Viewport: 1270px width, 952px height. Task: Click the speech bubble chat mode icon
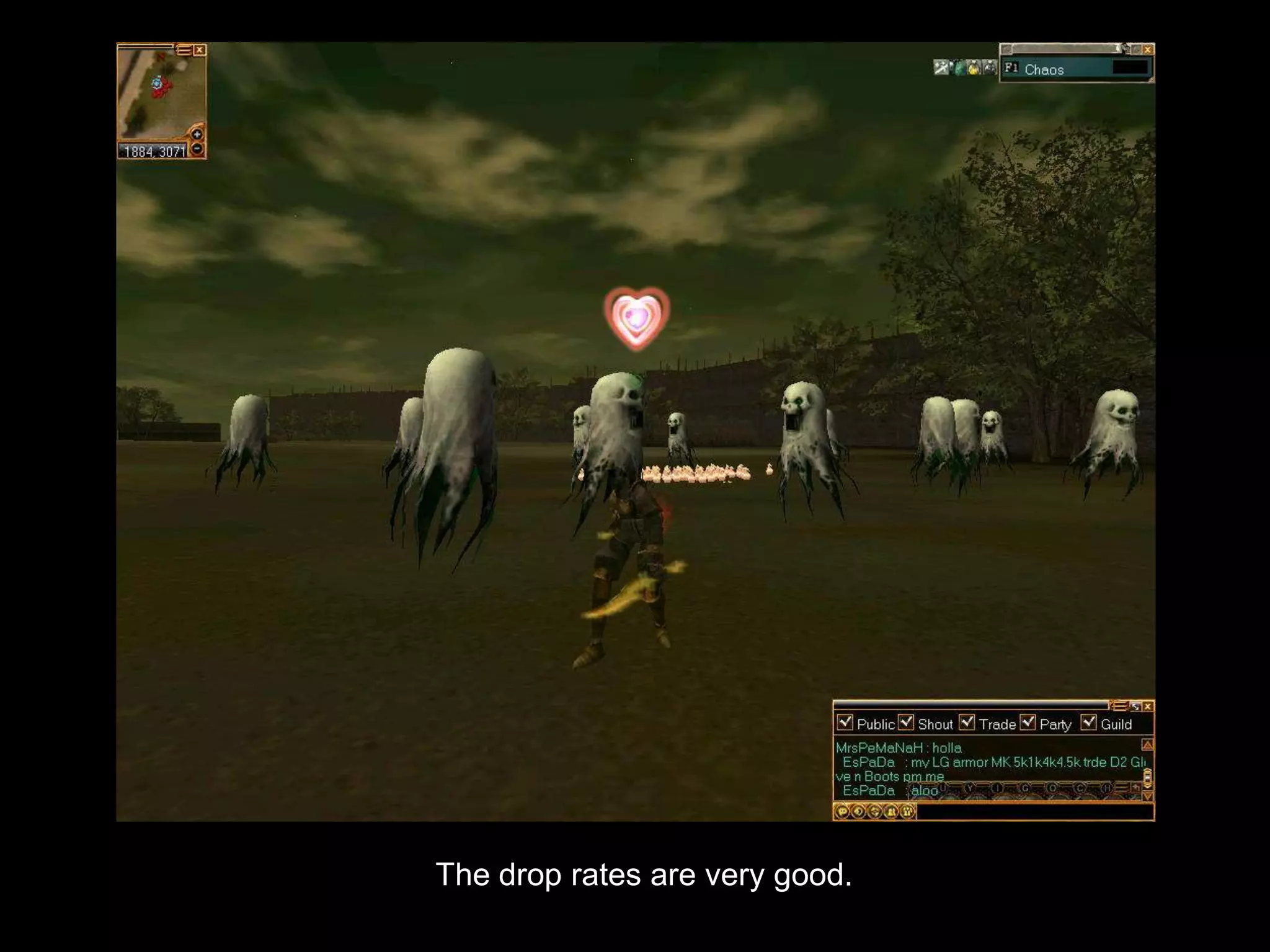[841, 811]
